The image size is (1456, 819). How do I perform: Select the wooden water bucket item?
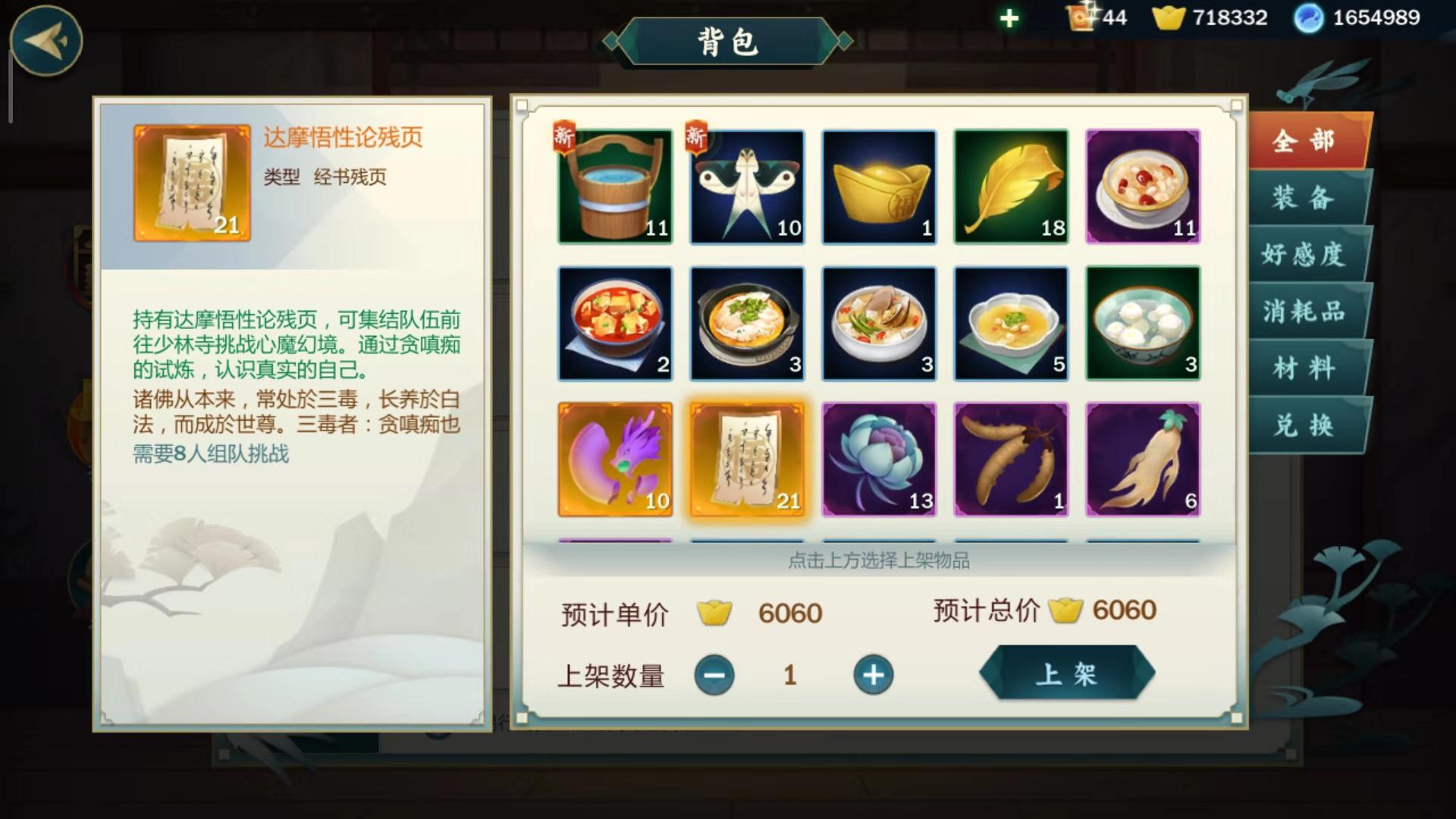pyautogui.click(x=614, y=187)
